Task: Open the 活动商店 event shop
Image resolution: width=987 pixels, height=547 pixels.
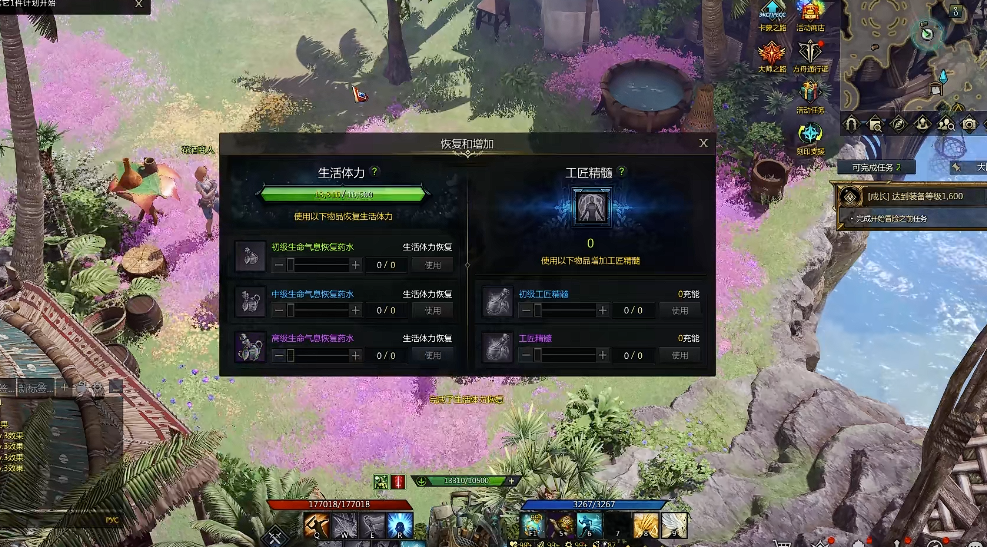Action: pyautogui.click(x=811, y=11)
